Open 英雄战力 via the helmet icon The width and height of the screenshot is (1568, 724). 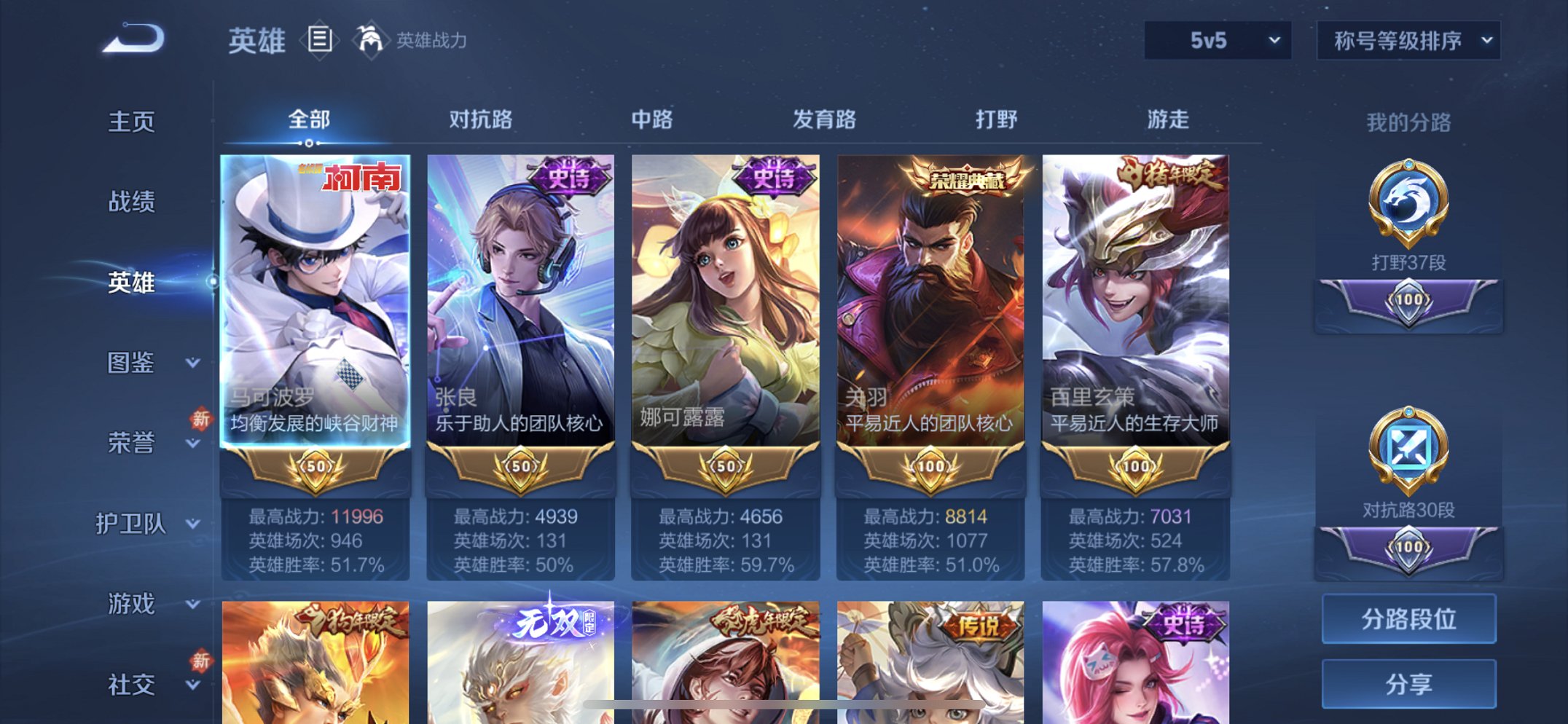372,40
